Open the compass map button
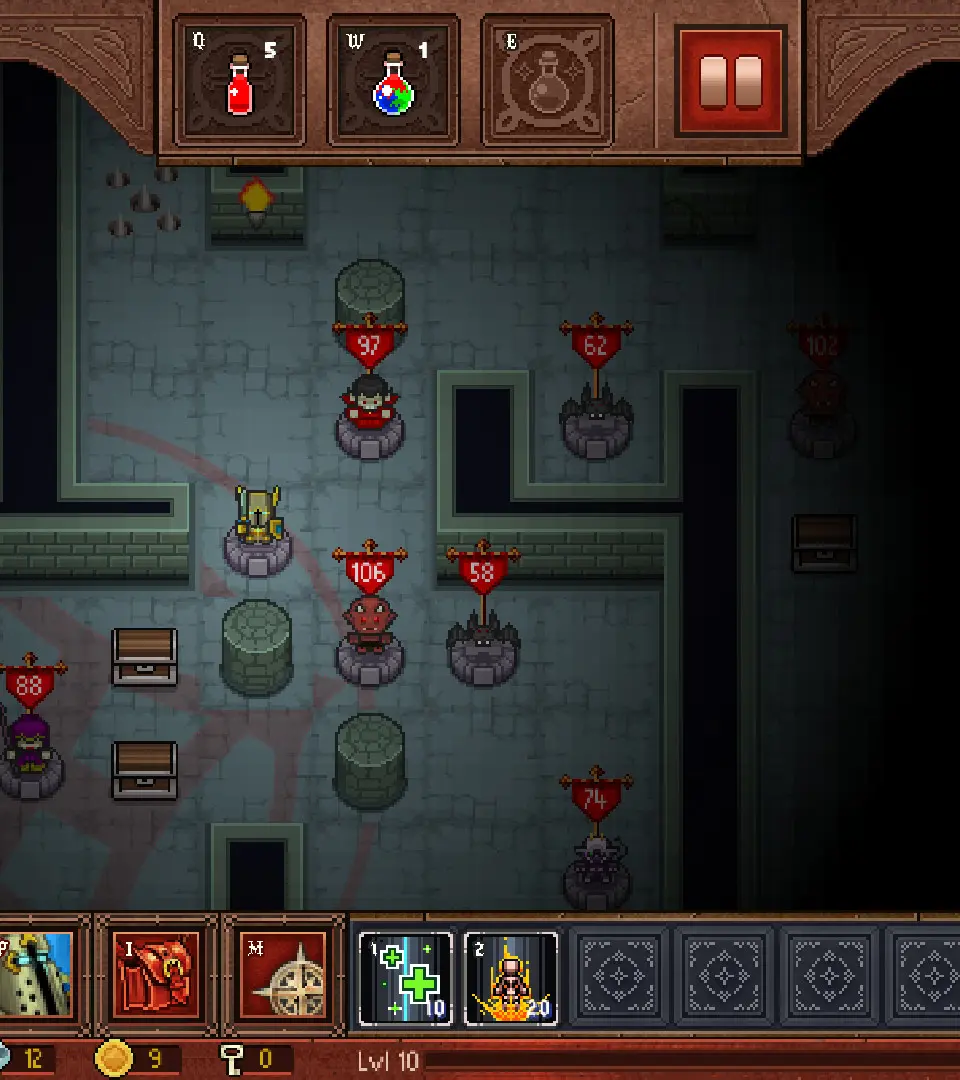960x1080 pixels. tap(283, 974)
